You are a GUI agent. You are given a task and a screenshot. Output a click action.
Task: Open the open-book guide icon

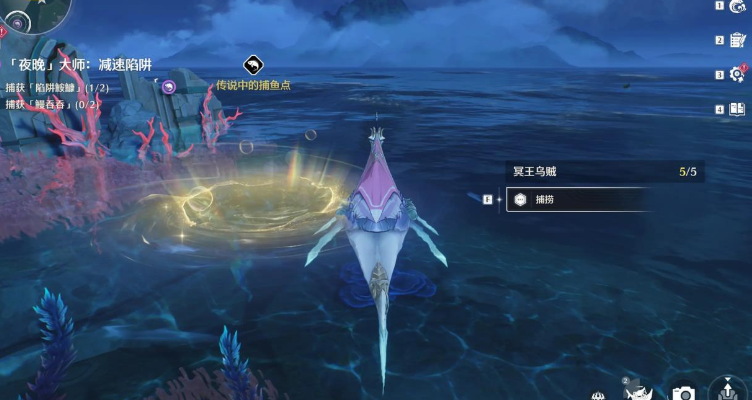point(738,109)
